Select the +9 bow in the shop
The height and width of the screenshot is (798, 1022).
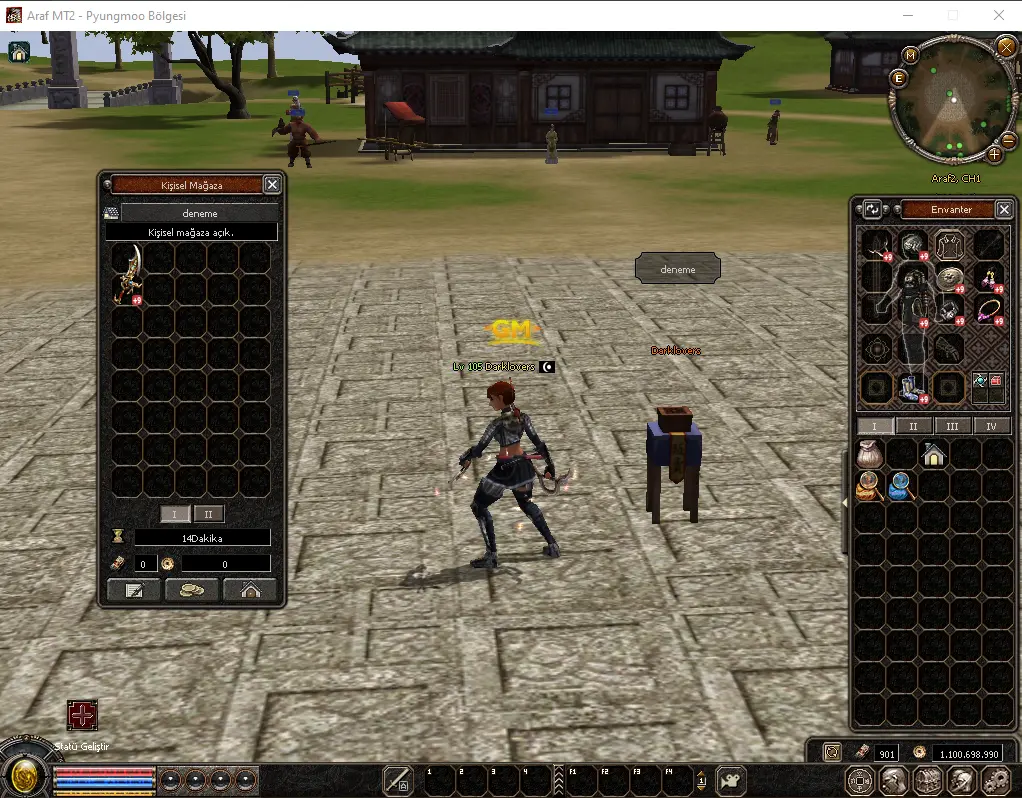click(127, 274)
